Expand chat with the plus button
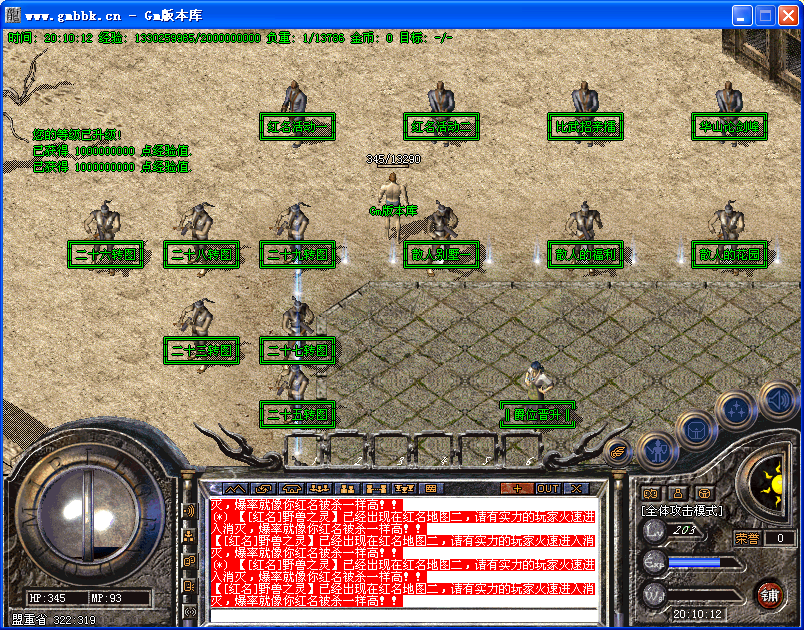Viewport: 804px width, 630px height. (517, 488)
